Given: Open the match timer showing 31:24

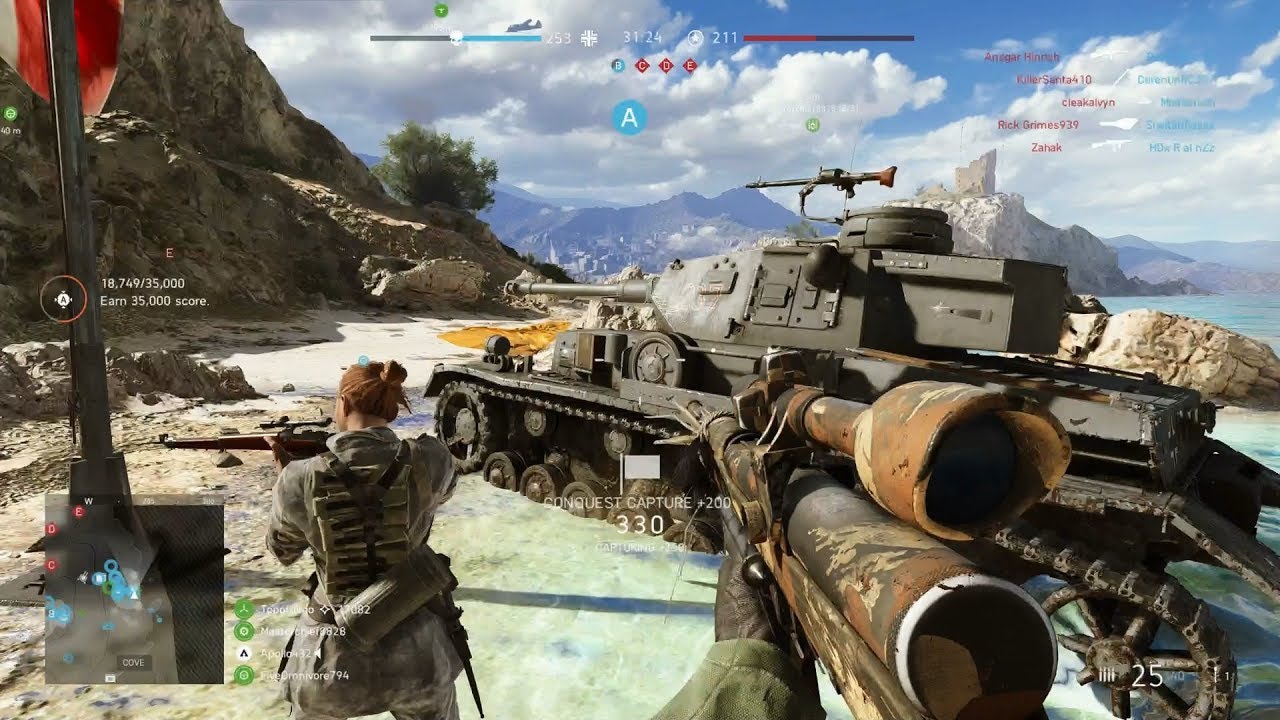Looking at the screenshot, I should [x=643, y=37].
